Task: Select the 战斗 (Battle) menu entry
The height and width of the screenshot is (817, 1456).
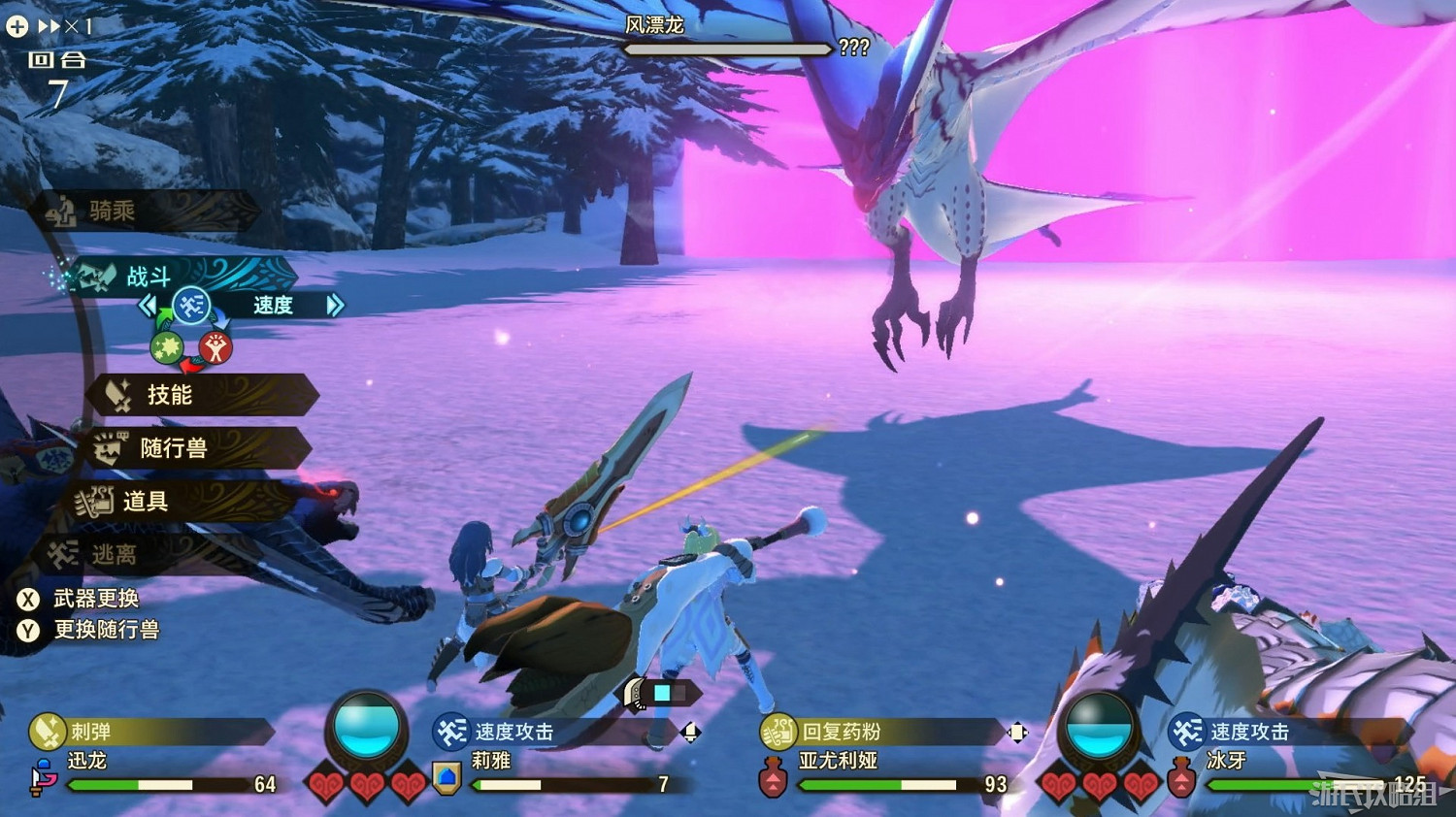Action: point(150,276)
